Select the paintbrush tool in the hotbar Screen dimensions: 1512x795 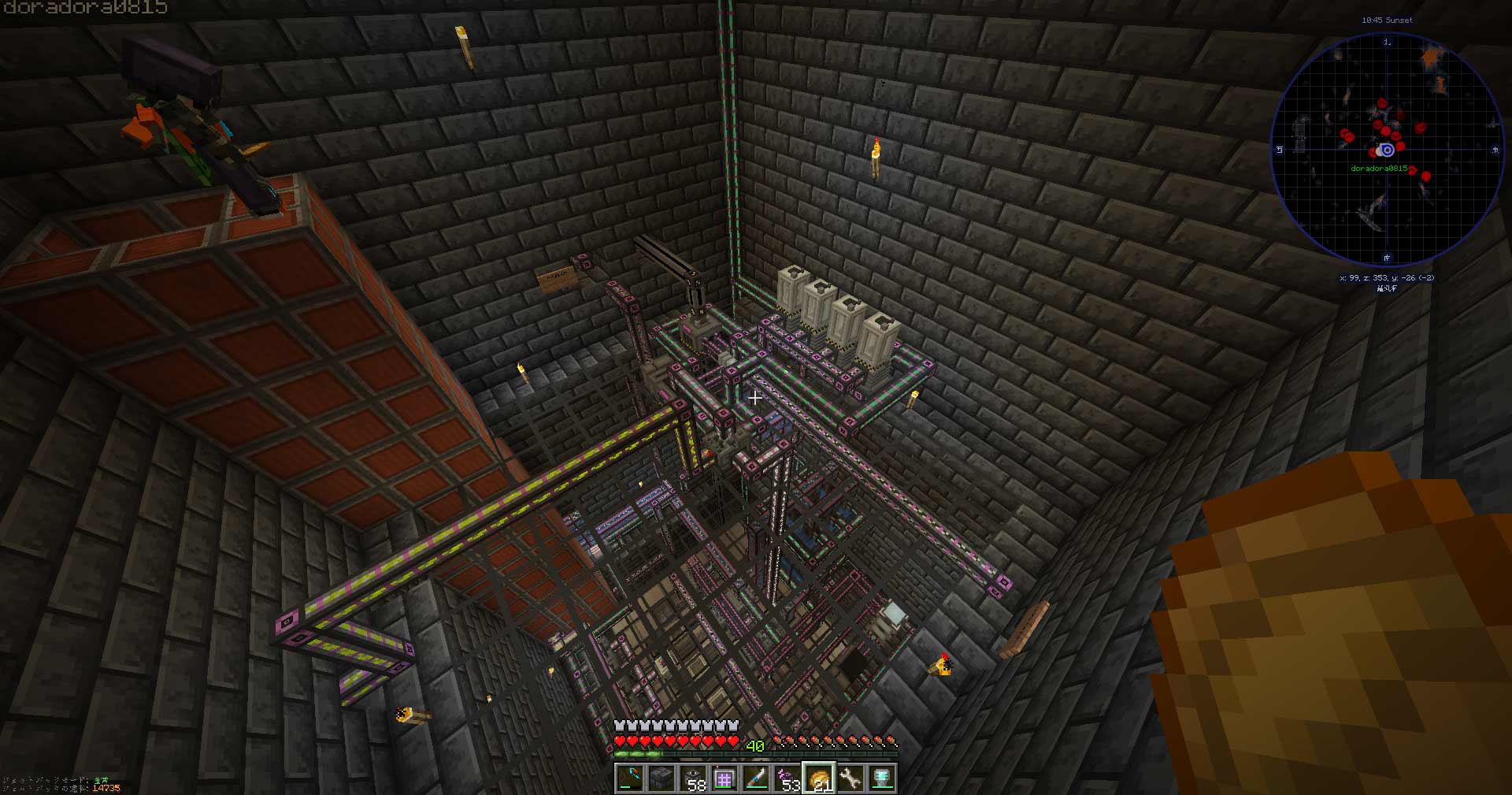[x=754, y=776]
